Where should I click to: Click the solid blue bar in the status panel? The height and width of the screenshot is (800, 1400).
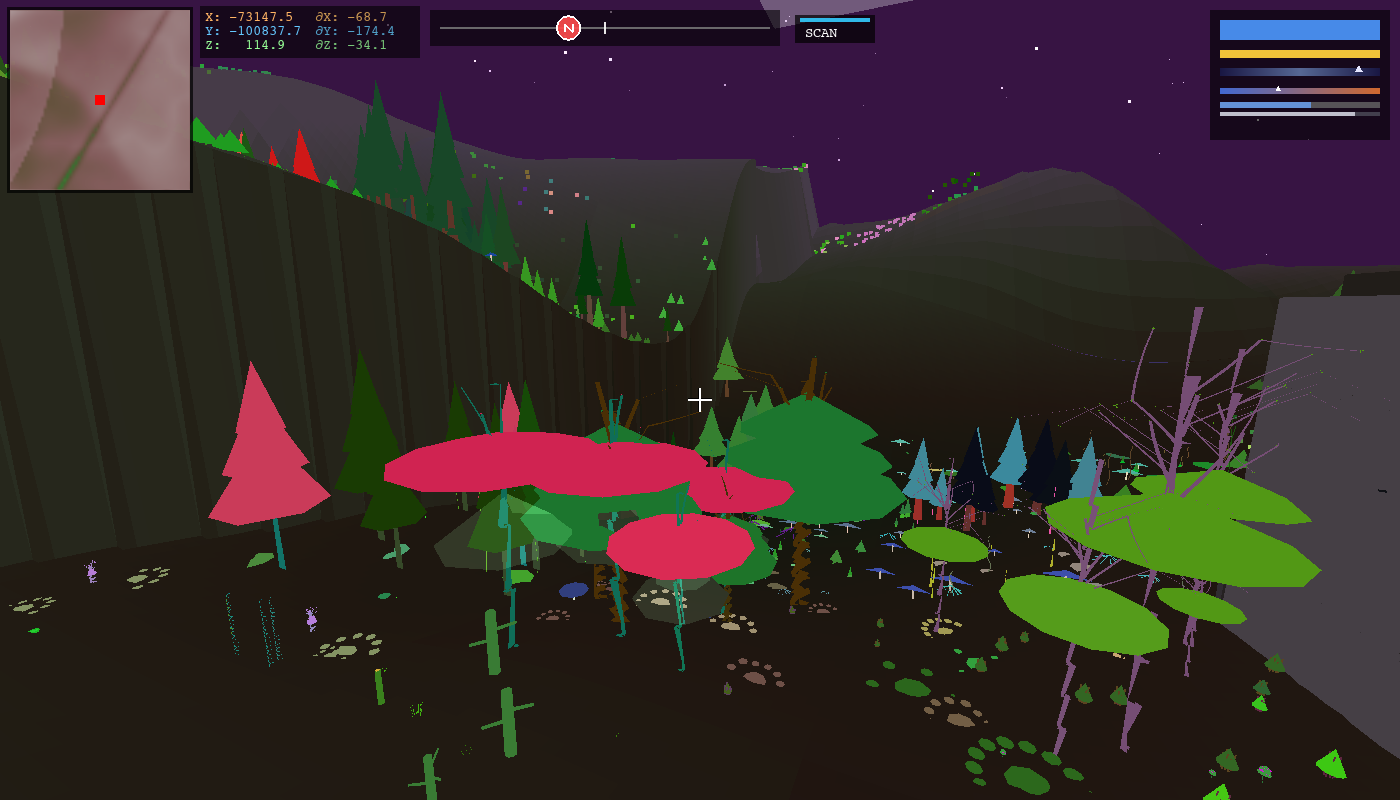1299,29
